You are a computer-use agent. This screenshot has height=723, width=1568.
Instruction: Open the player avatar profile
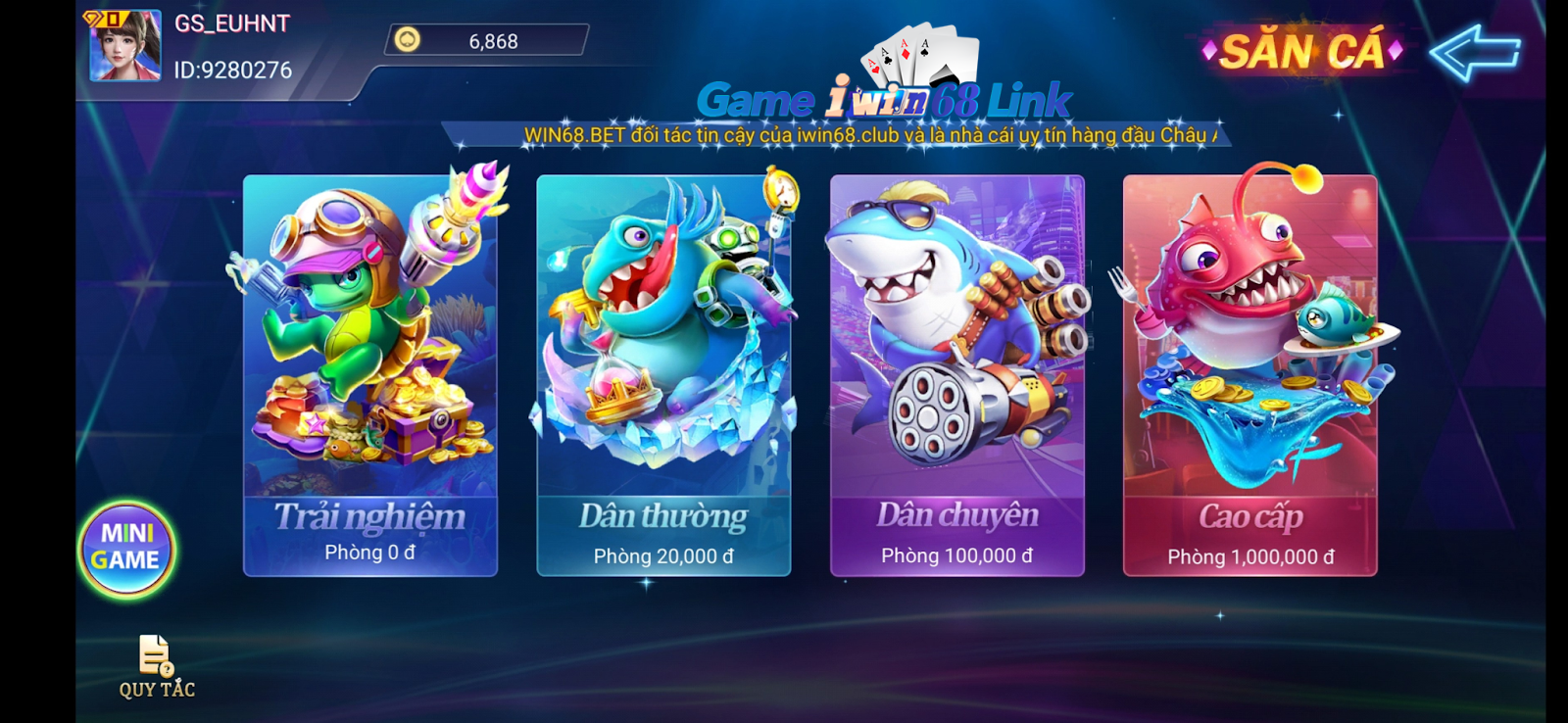tap(125, 46)
